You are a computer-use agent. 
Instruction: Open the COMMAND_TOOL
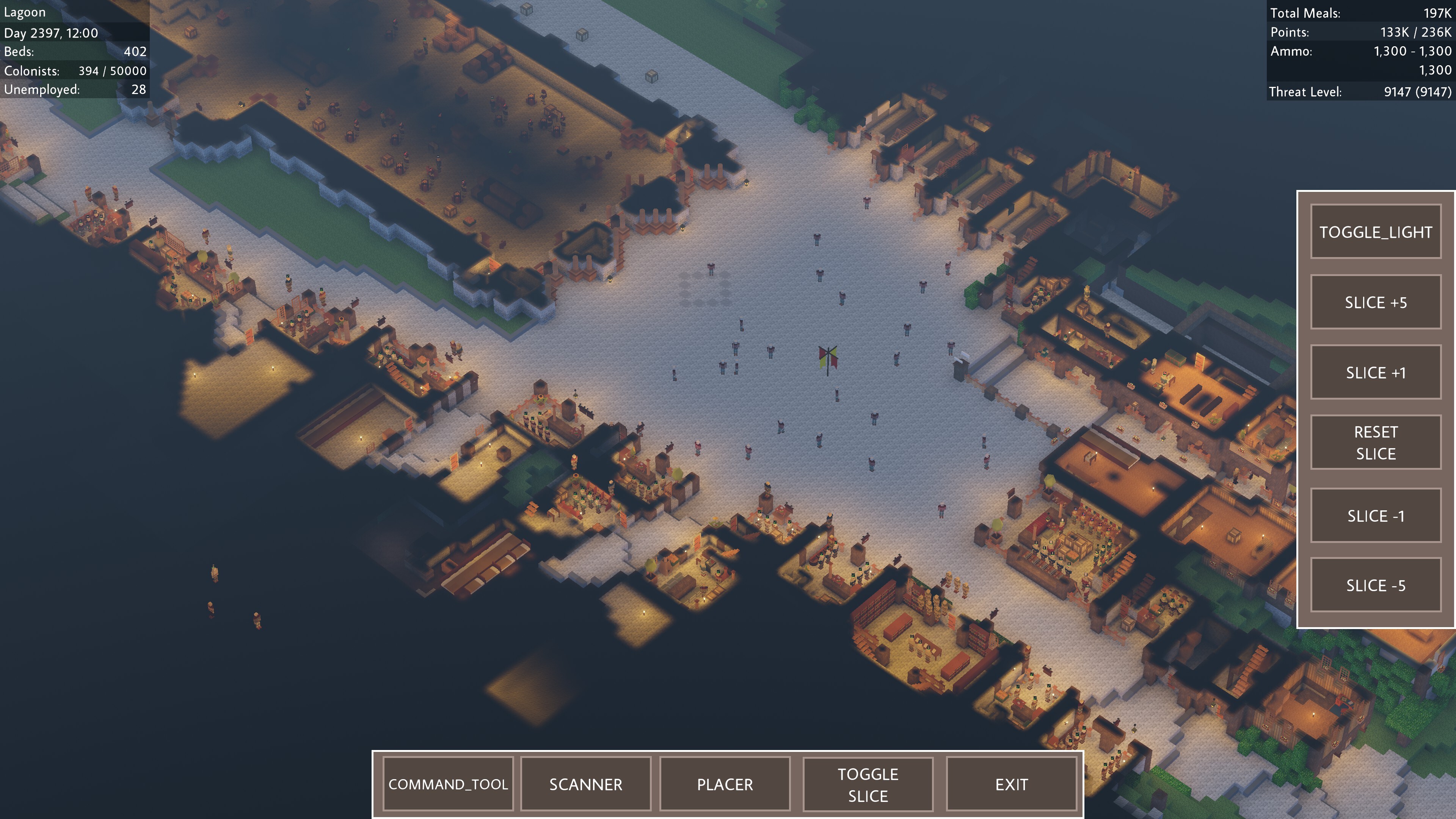coord(448,784)
